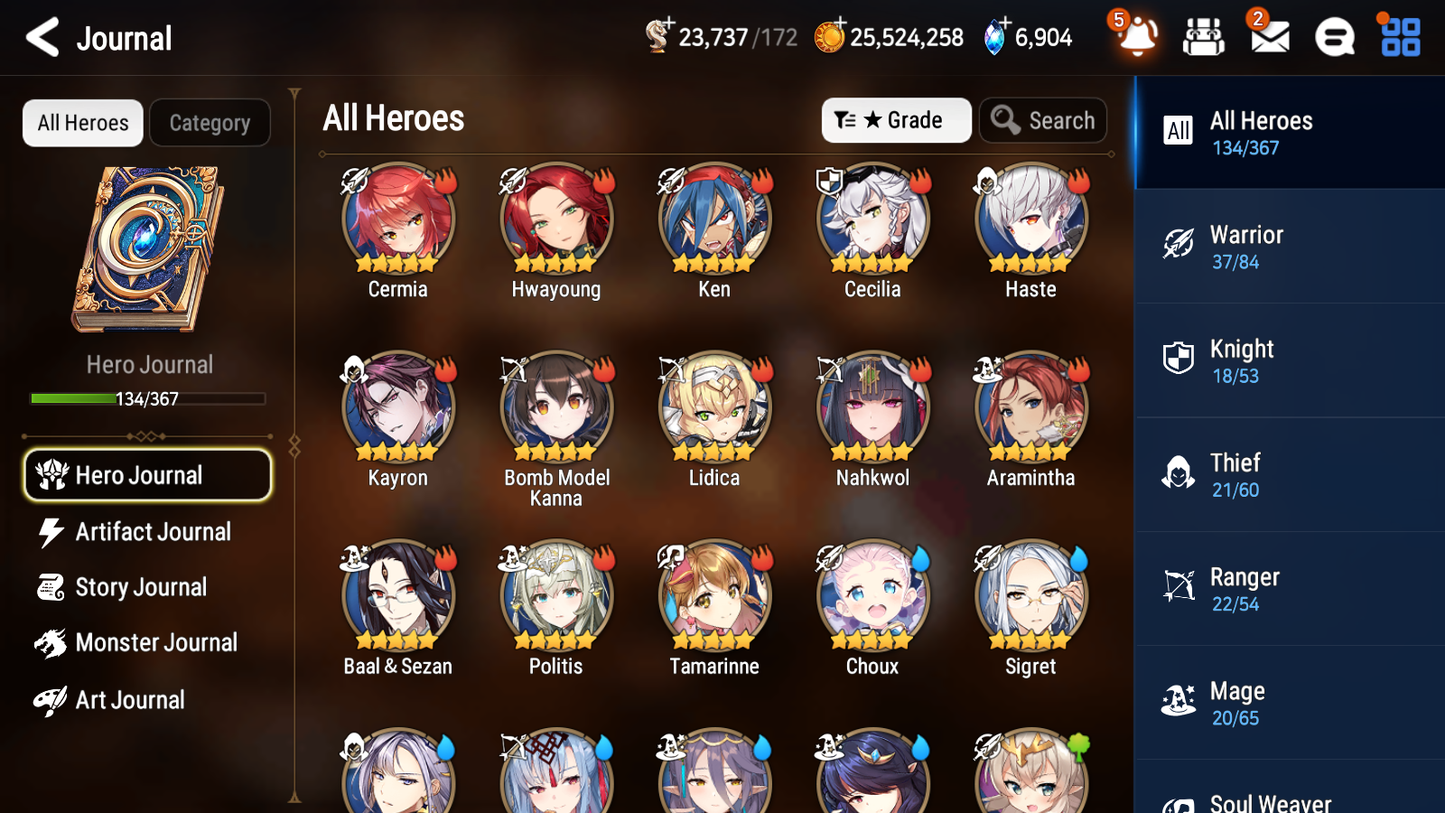Open the Grade filter dropdown

(896, 120)
